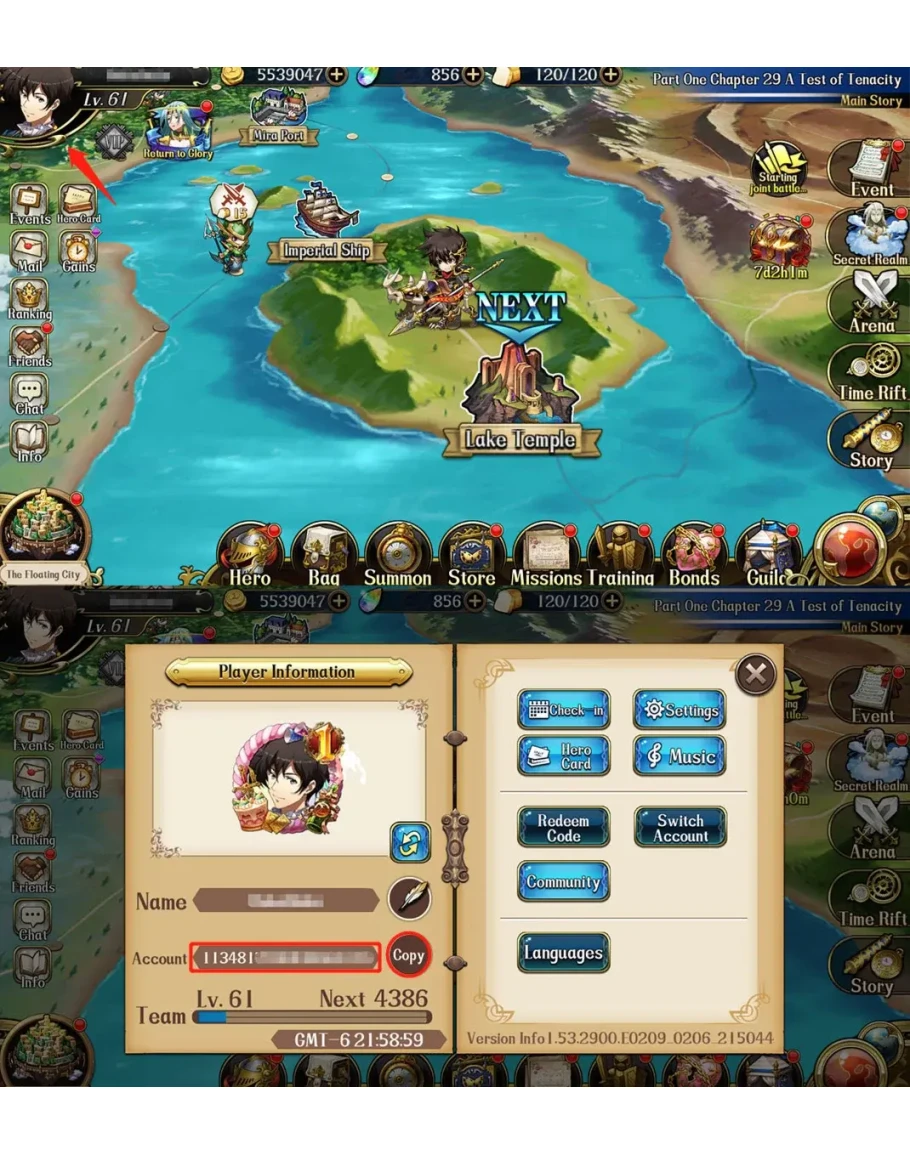Image resolution: width=910 pixels, height=1155 pixels.
Task: Open Settings from the Player Information panel
Action: point(679,709)
